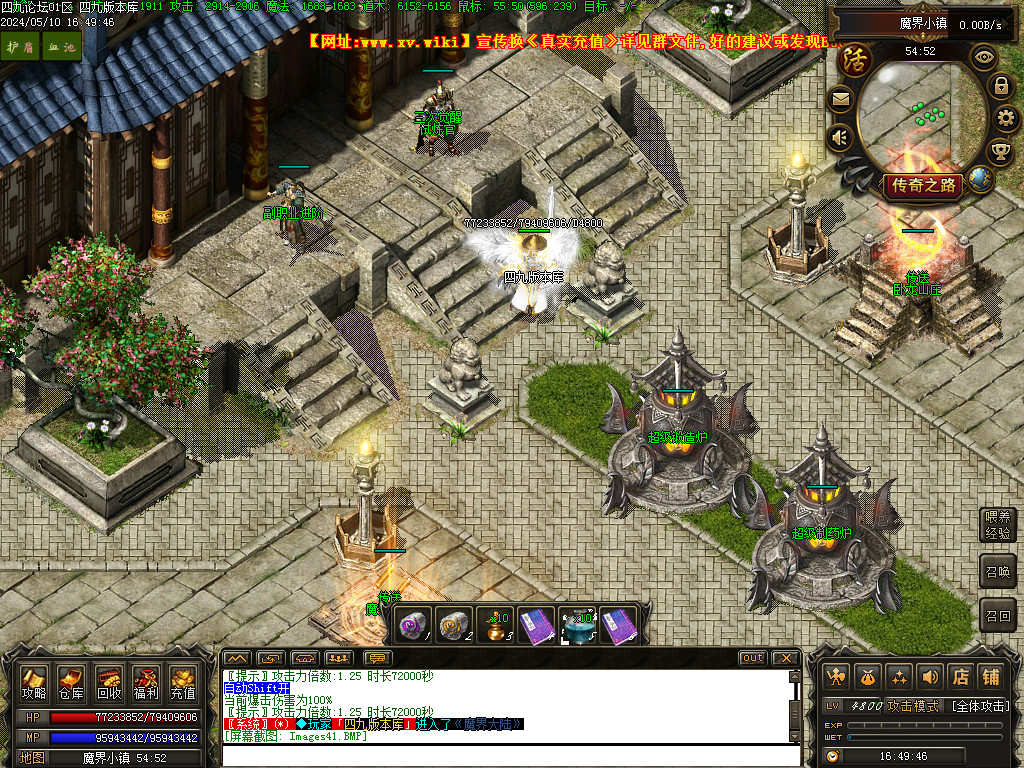Image resolution: width=1024 pixels, height=768 pixels.
Task: Open the trophy ranking icon
Action: point(1000,152)
